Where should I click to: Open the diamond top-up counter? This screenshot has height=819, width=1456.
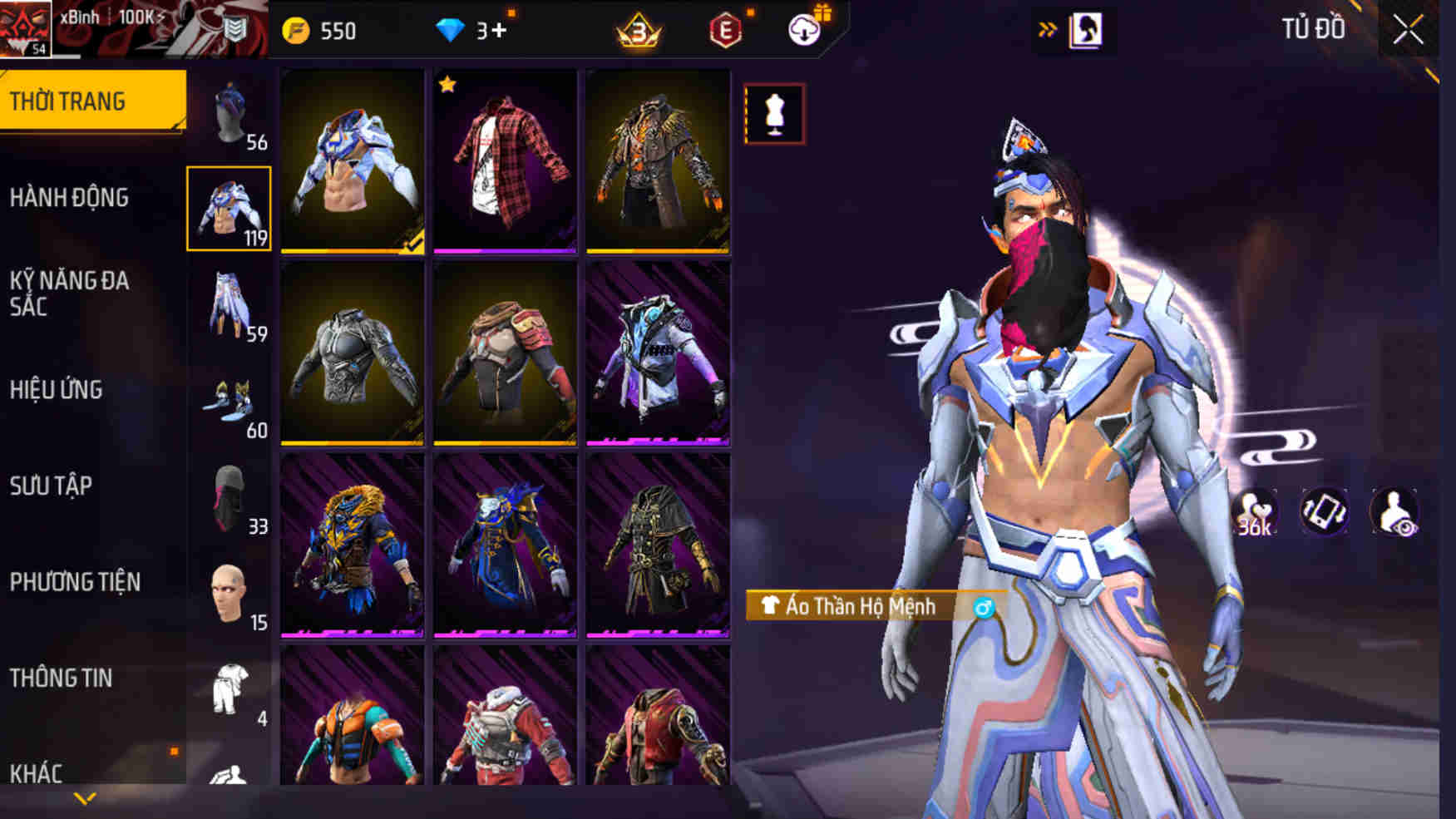pyautogui.click(x=472, y=32)
